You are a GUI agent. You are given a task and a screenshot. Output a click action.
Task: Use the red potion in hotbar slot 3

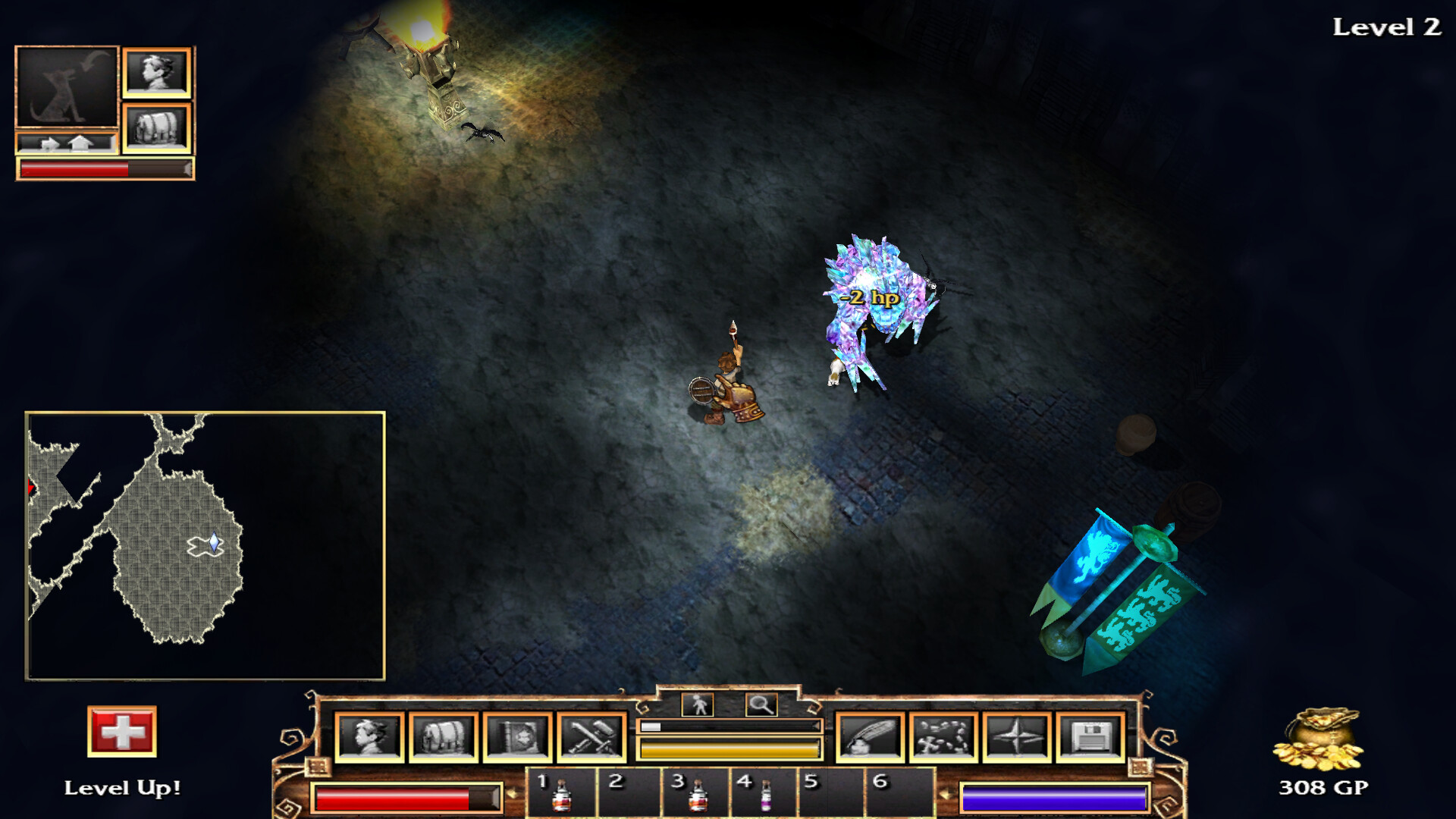click(x=698, y=794)
